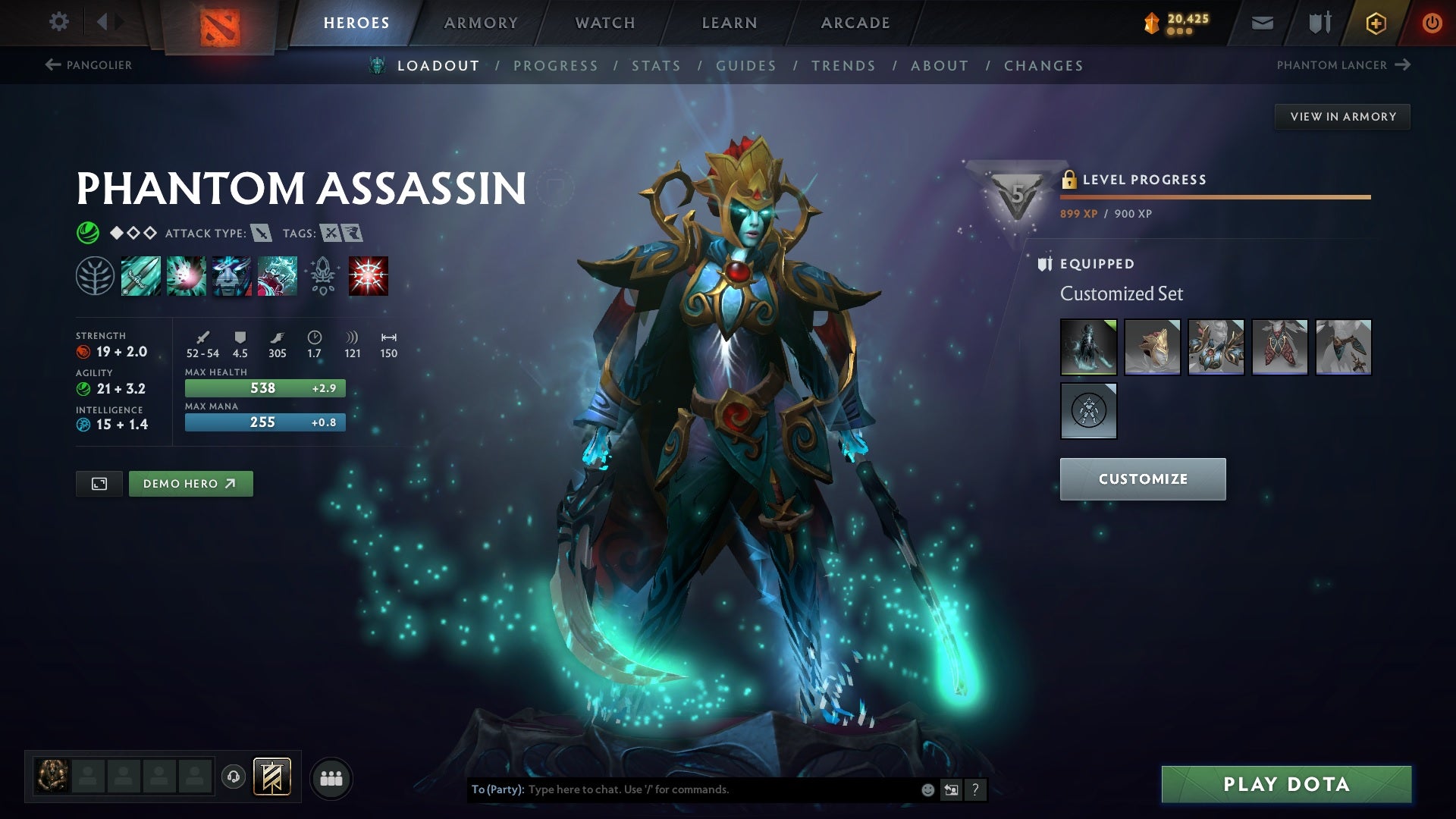The height and width of the screenshot is (819, 1456).
Task: Open the friends list icon
Action: [x=331, y=777]
